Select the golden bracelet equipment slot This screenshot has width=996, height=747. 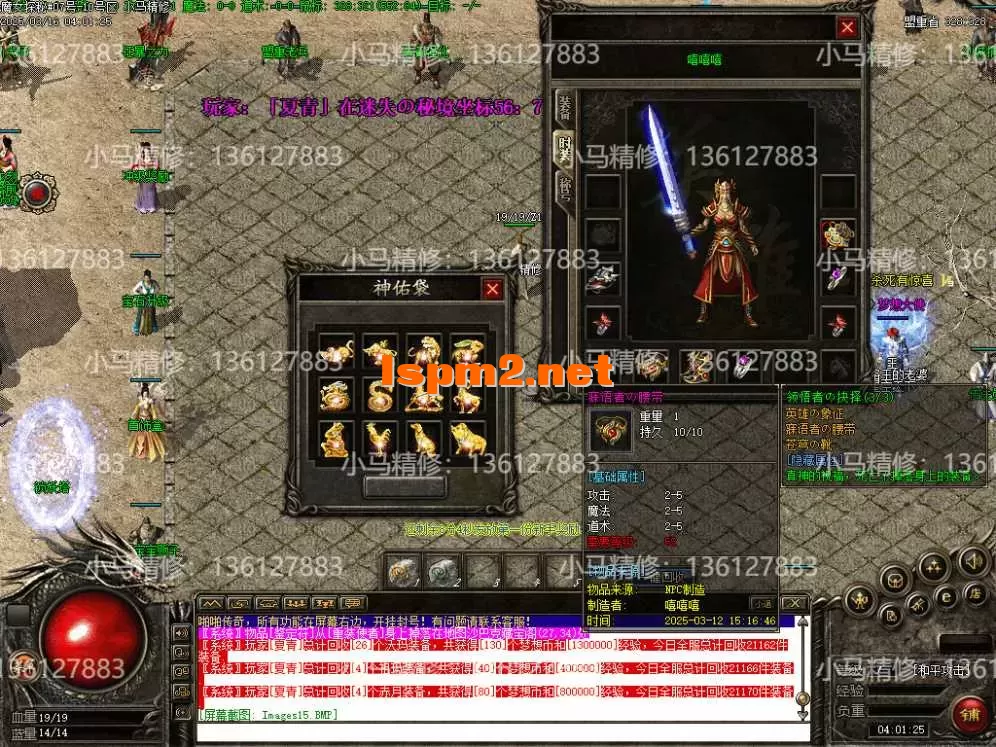point(837,236)
